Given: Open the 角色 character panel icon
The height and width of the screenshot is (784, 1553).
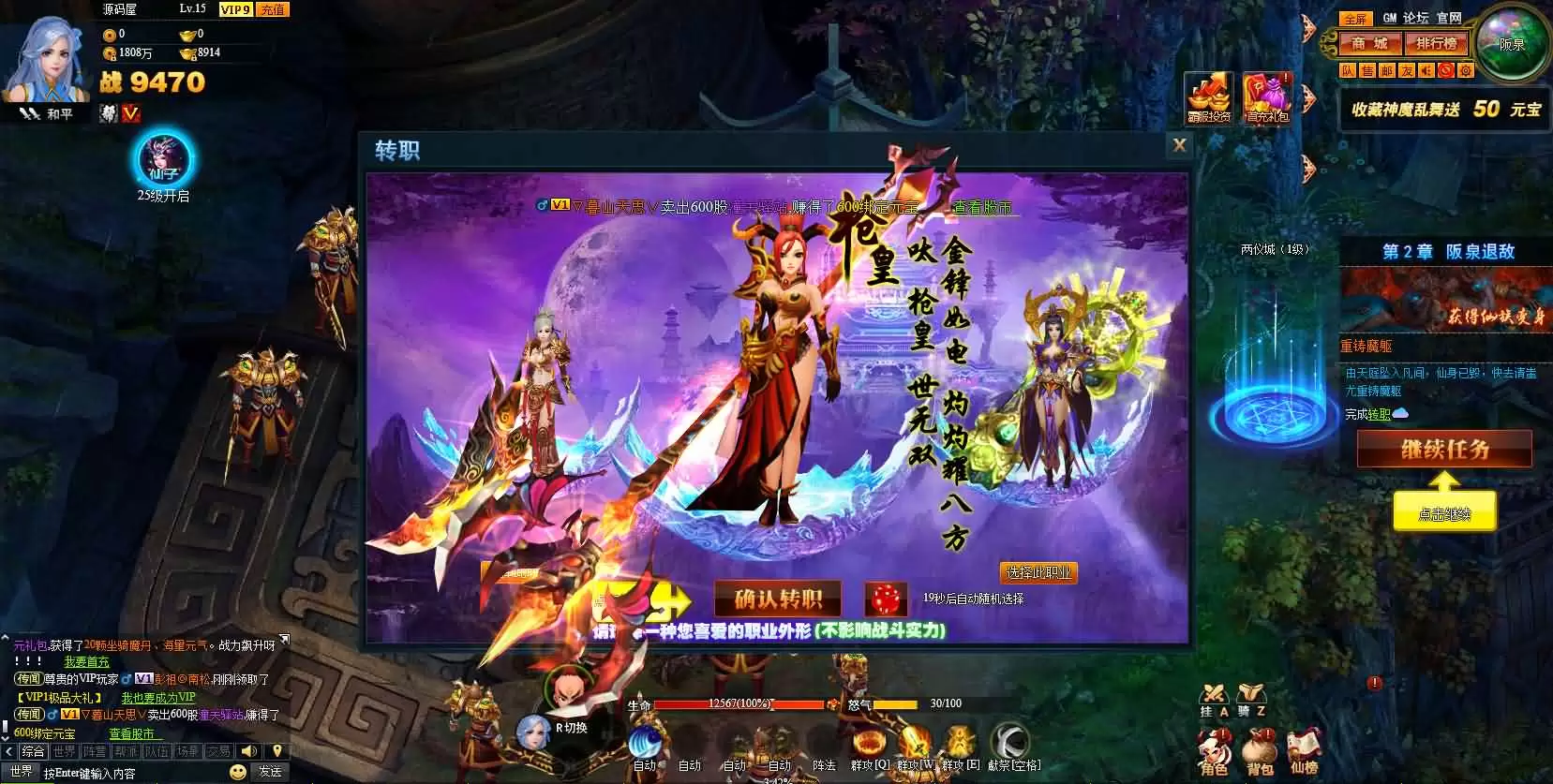Looking at the screenshot, I should pos(1215,749).
